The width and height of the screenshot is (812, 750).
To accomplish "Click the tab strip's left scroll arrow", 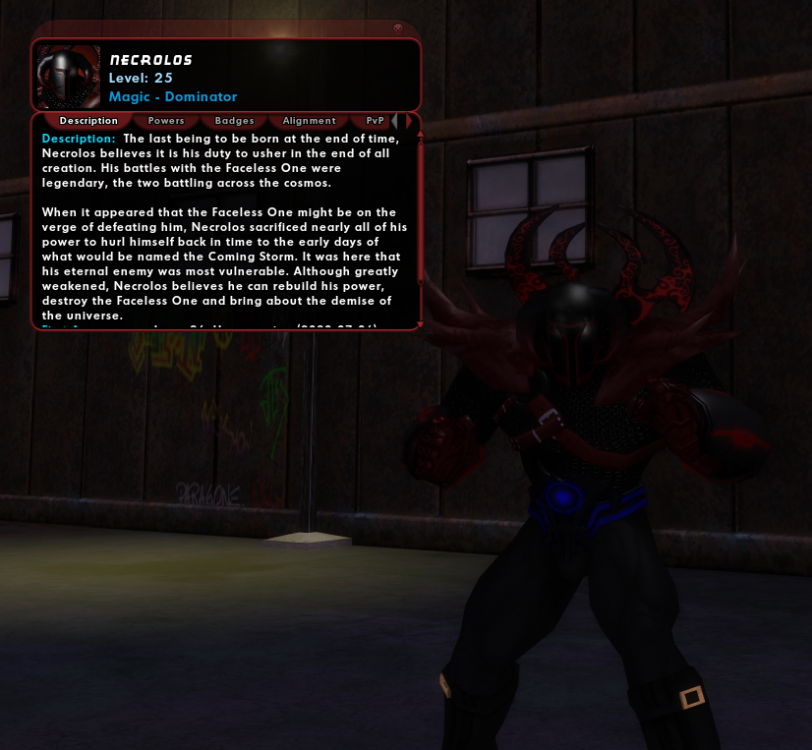I will 395,121.
